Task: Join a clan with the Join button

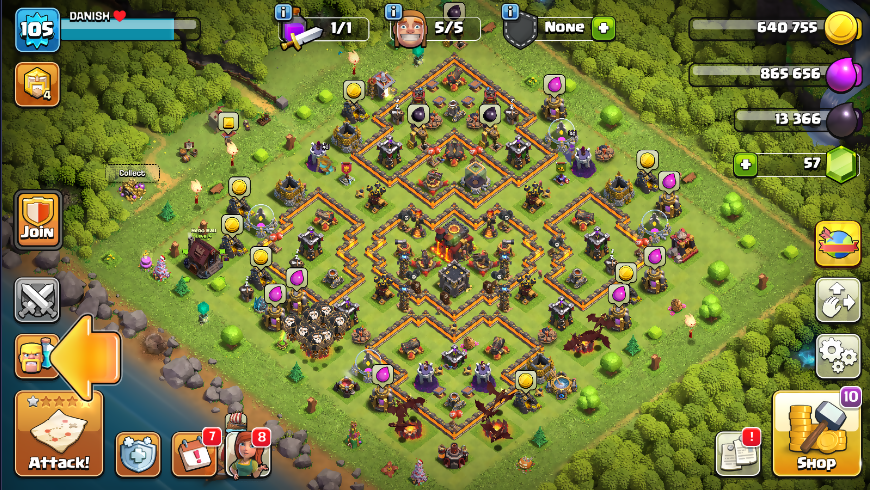Action: (x=38, y=219)
